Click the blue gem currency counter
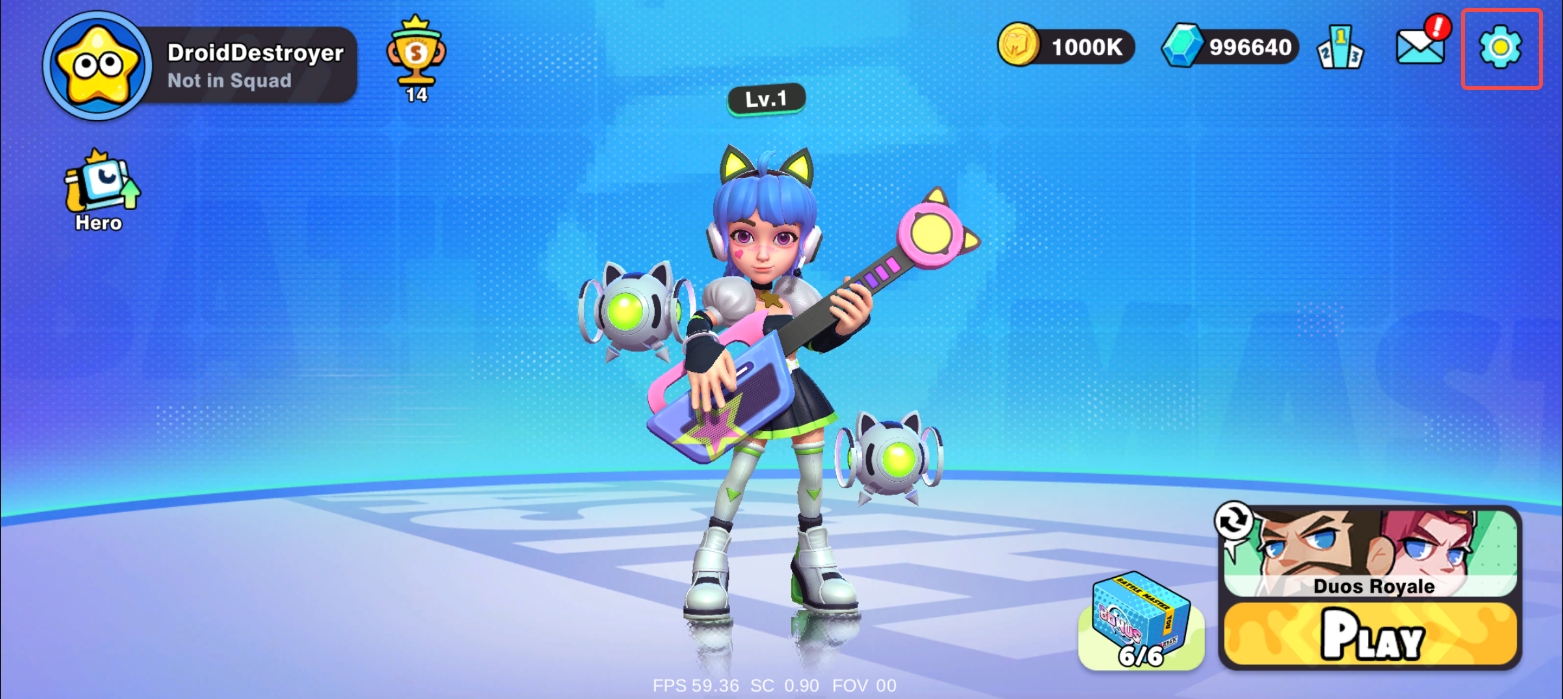 [1230, 47]
